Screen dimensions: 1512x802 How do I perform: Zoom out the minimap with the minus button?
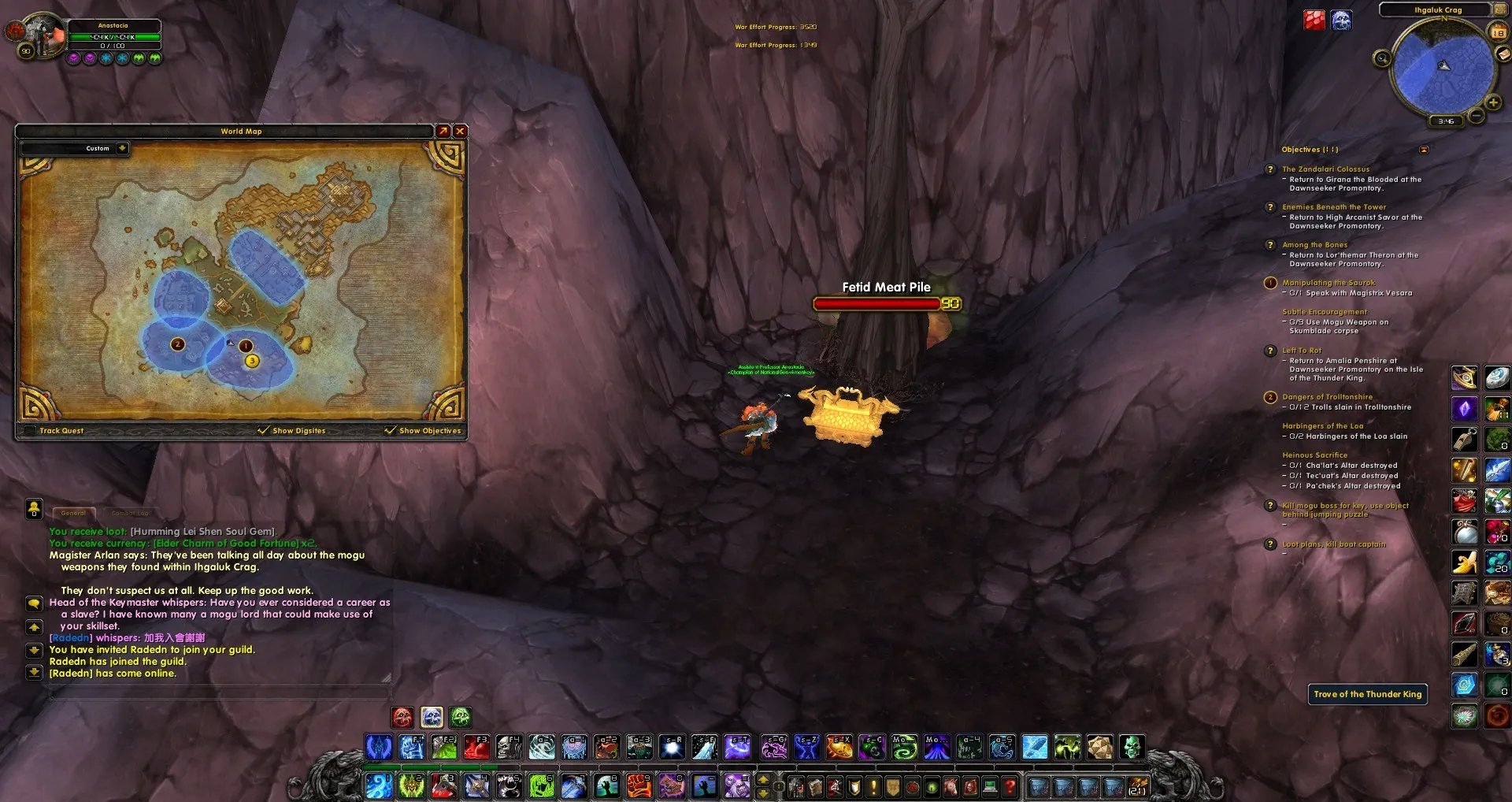[x=1477, y=116]
